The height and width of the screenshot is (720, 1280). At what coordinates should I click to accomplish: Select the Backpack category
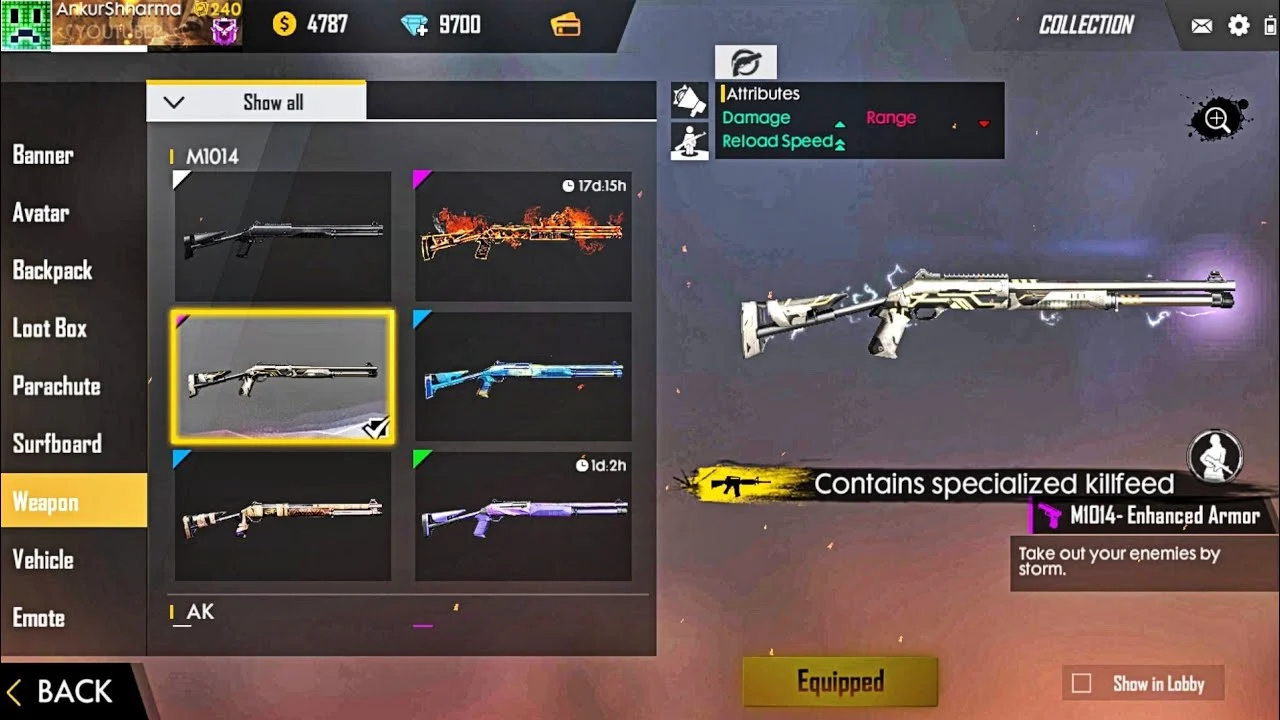pos(52,270)
